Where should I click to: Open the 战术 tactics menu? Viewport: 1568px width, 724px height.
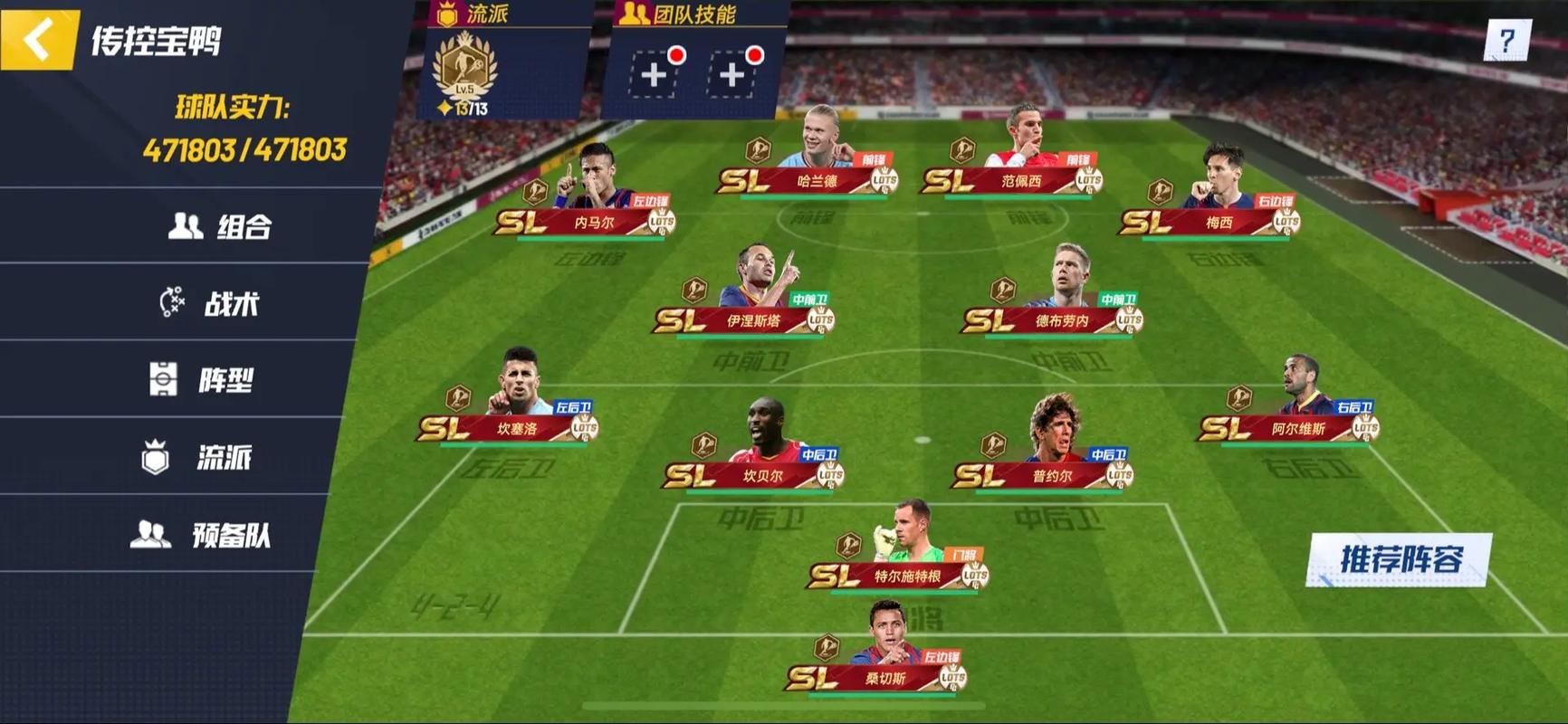[210, 303]
